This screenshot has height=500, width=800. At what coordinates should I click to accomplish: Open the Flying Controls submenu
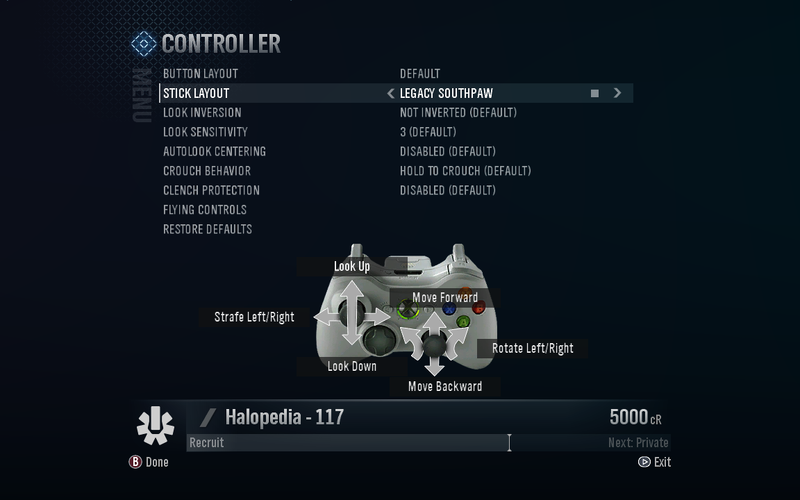click(x=204, y=210)
